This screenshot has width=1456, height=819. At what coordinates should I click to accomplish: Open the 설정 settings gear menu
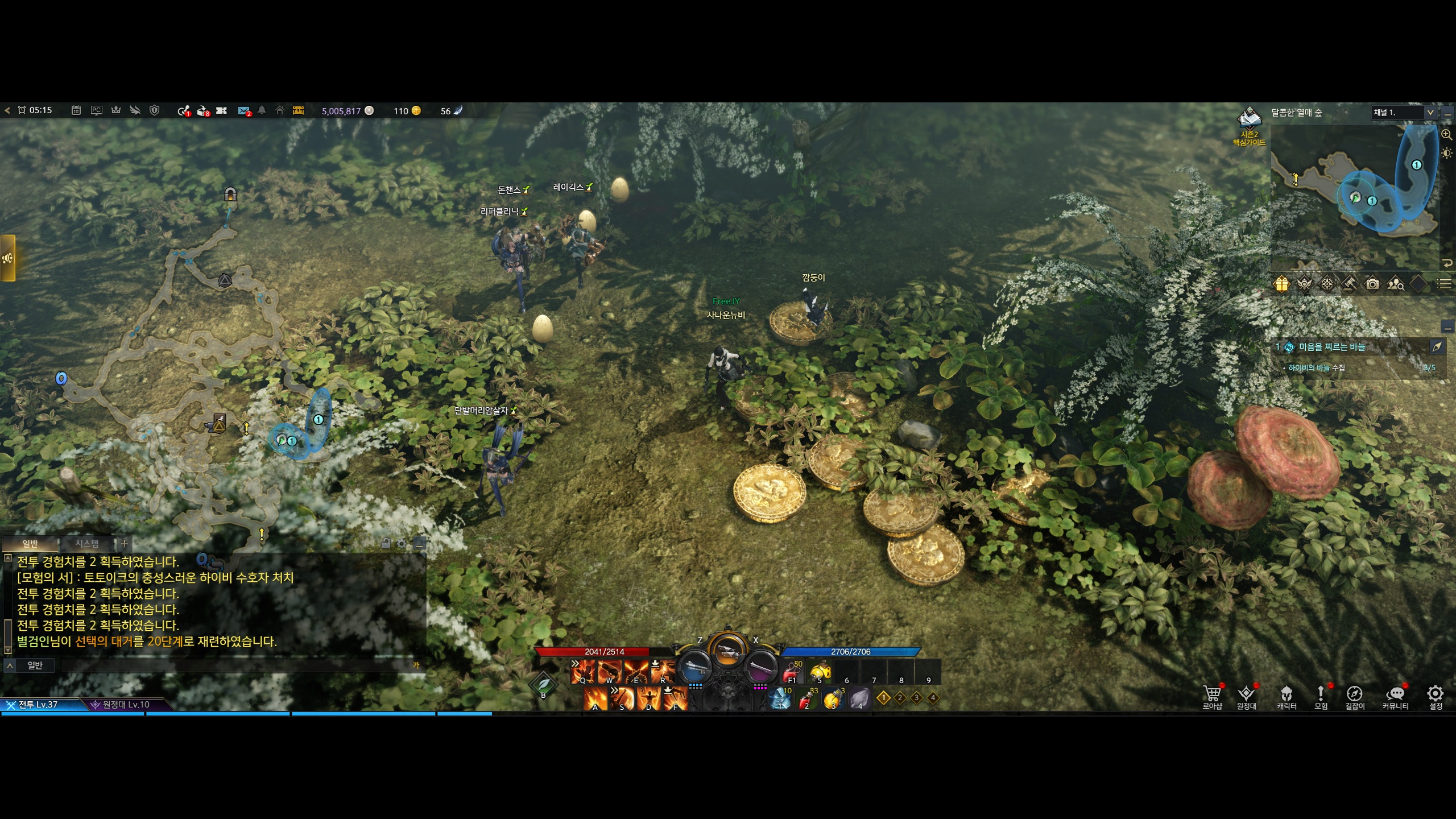[1436, 697]
